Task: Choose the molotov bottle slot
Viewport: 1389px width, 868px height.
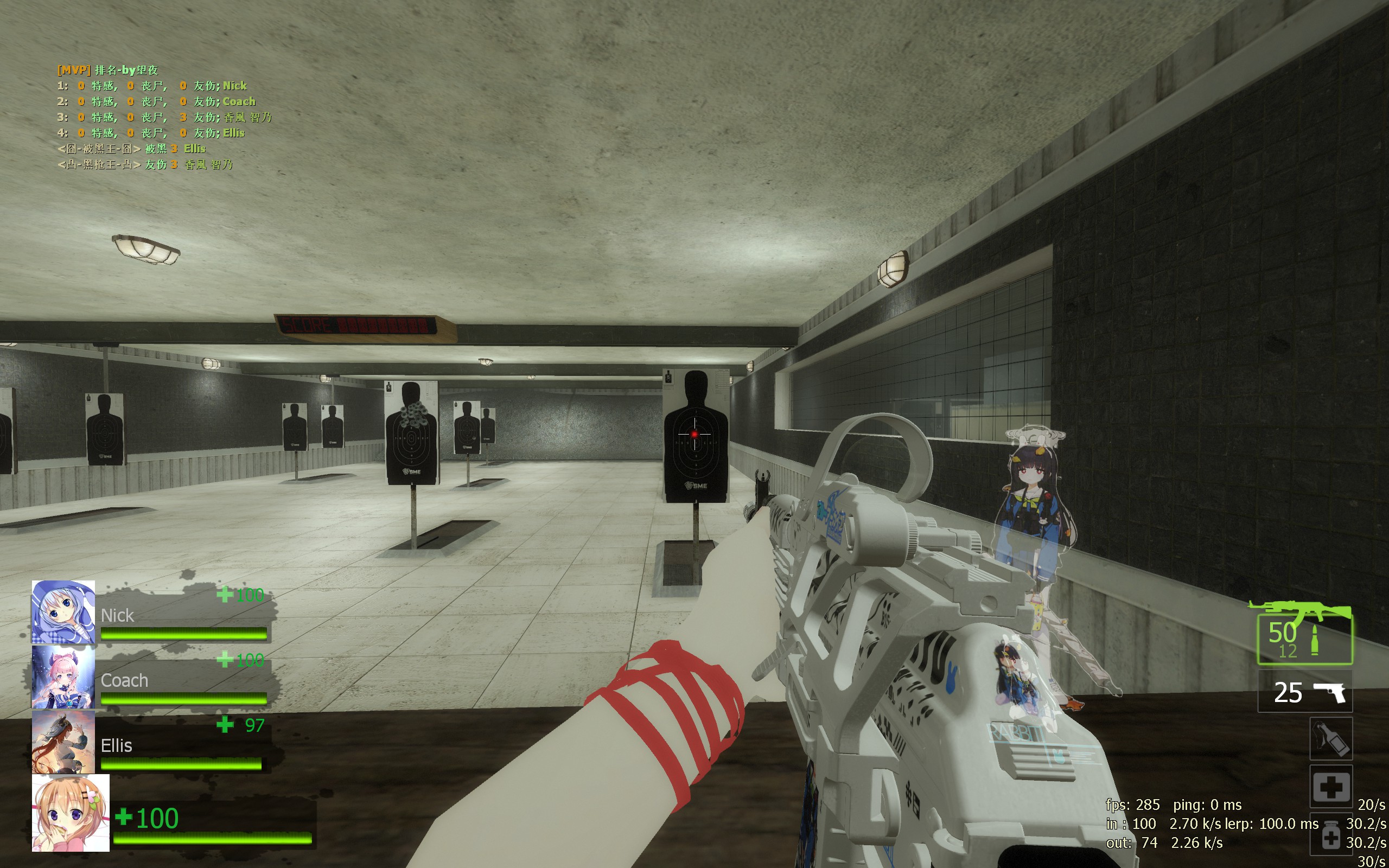Action: pos(1330,739)
